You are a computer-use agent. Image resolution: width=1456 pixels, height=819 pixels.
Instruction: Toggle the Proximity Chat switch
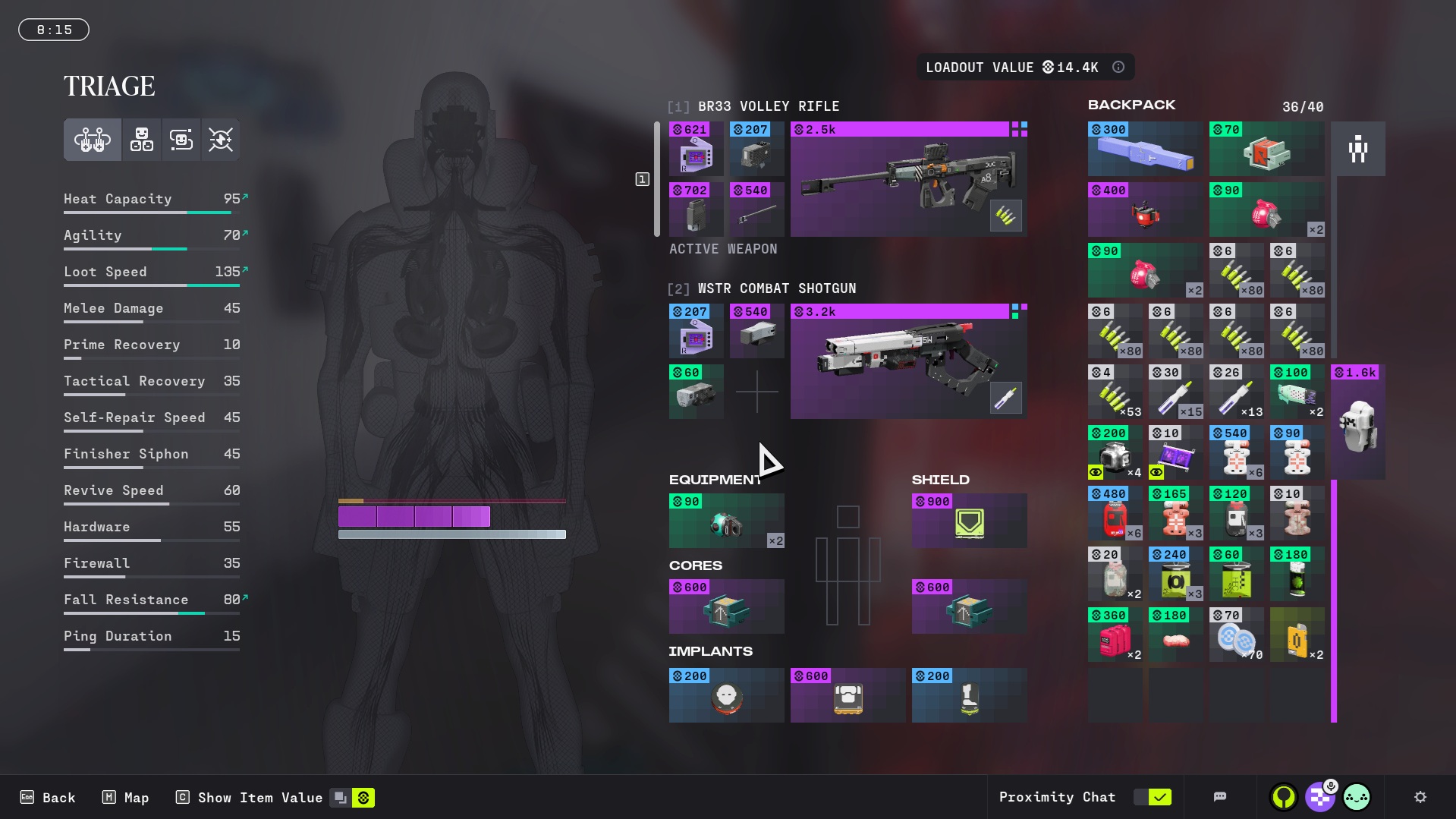pos(1153,797)
